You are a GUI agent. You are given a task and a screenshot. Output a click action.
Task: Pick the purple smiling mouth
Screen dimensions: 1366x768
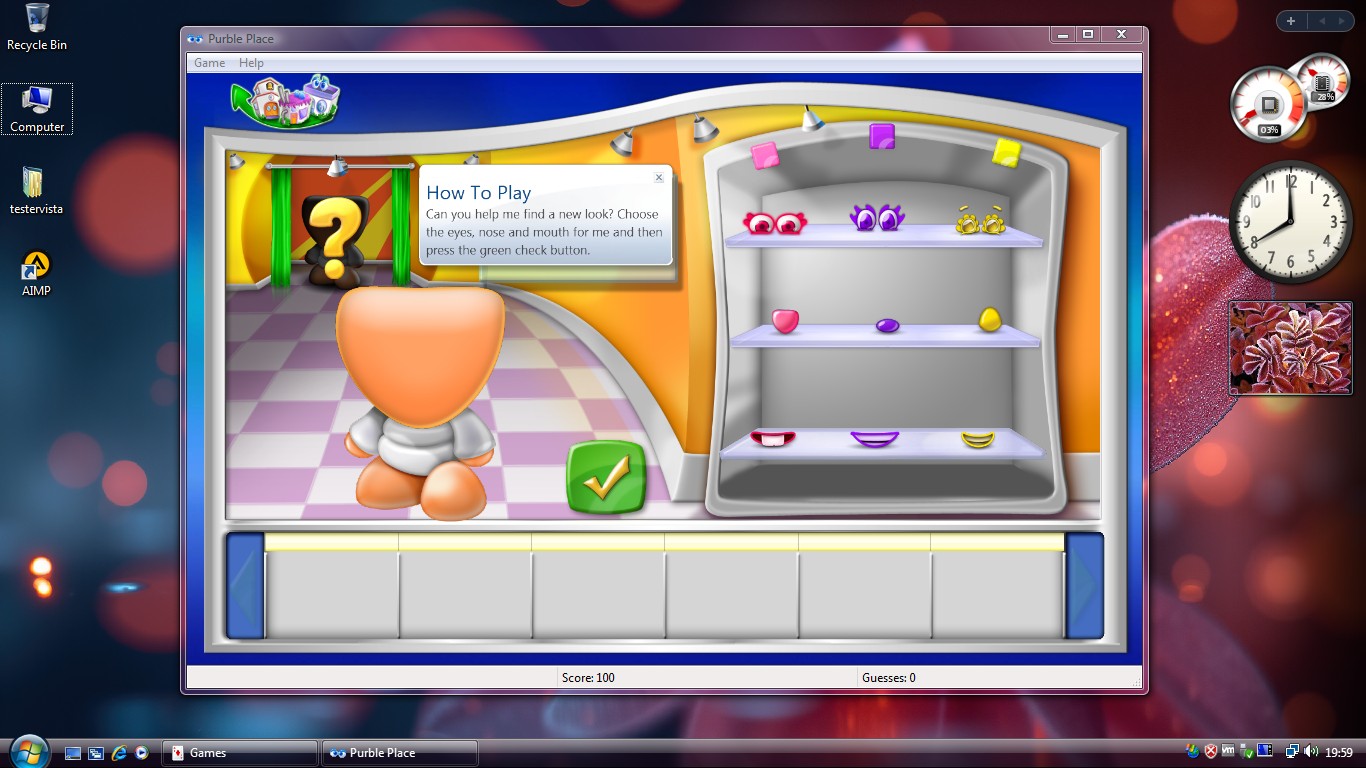(x=874, y=438)
